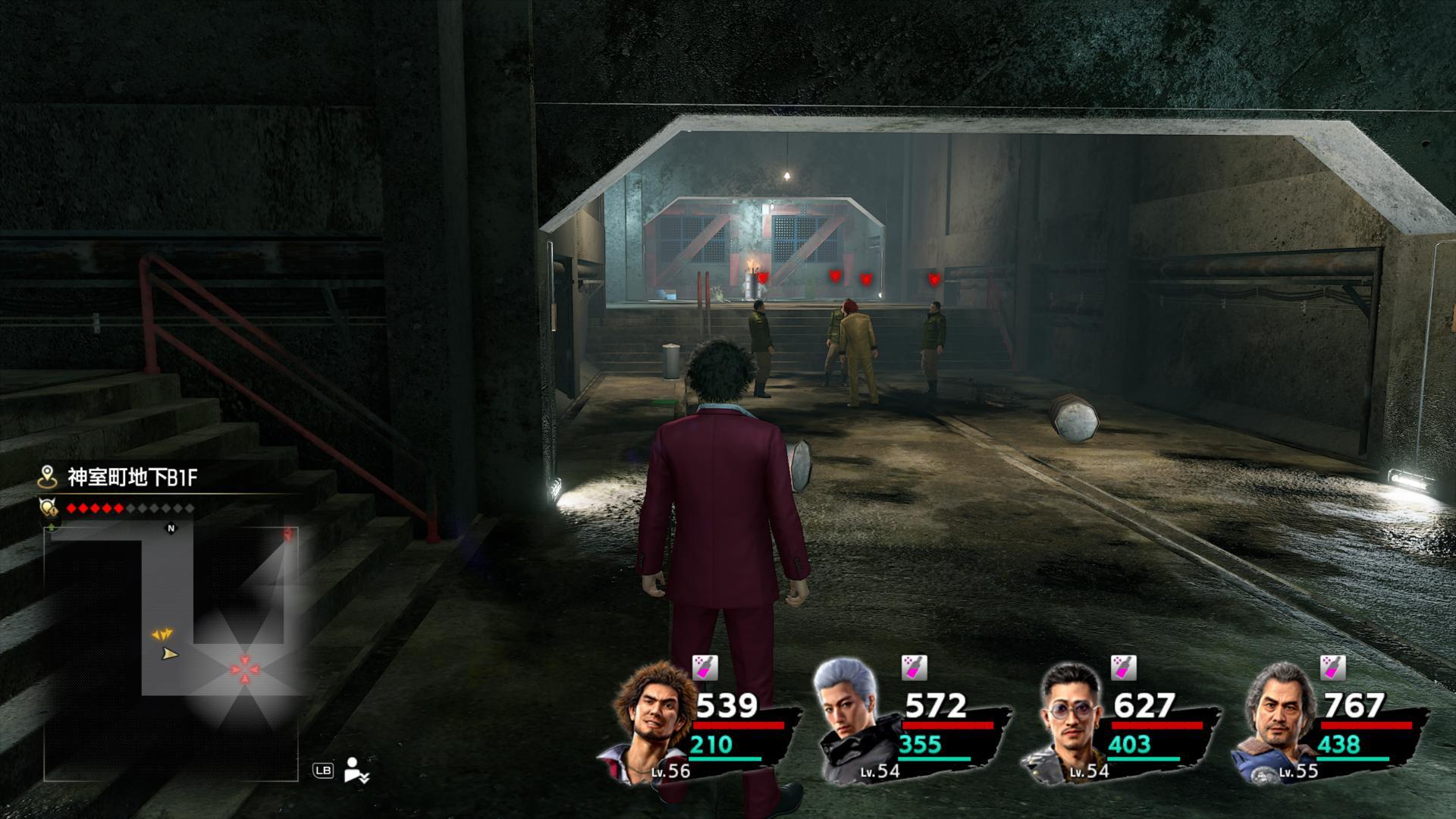This screenshot has width=1456, height=819.
Task: Click the red enemy group marker on minimap
Action: click(x=245, y=669)
